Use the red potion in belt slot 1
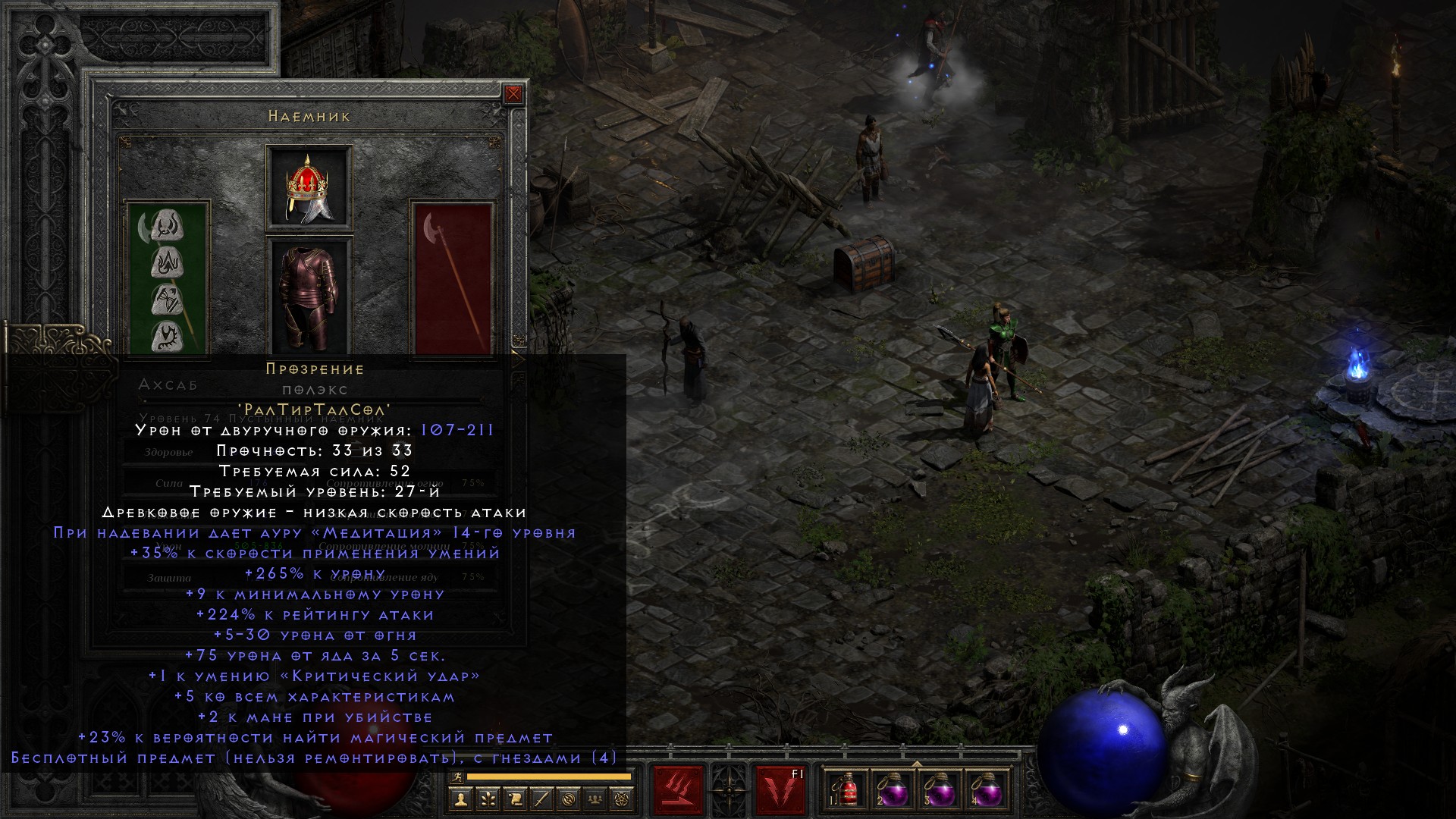Image resolution: width=1456 pixels, height=819 pixels. tap(846, 791)
